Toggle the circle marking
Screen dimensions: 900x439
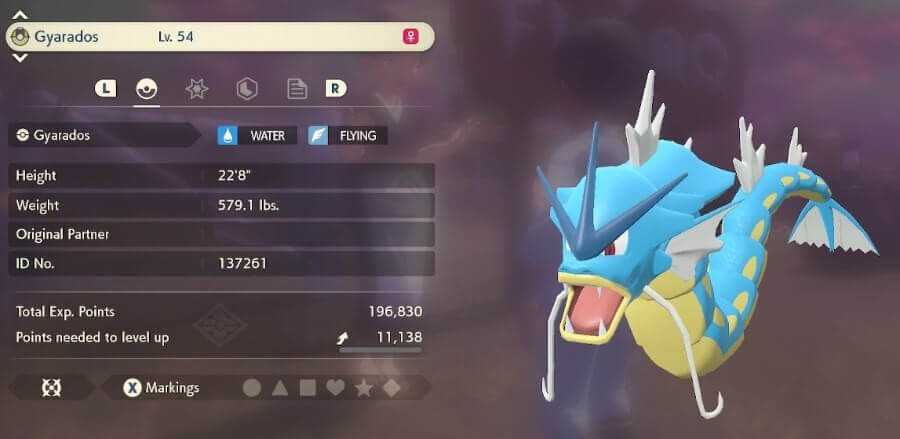[252, 387]
